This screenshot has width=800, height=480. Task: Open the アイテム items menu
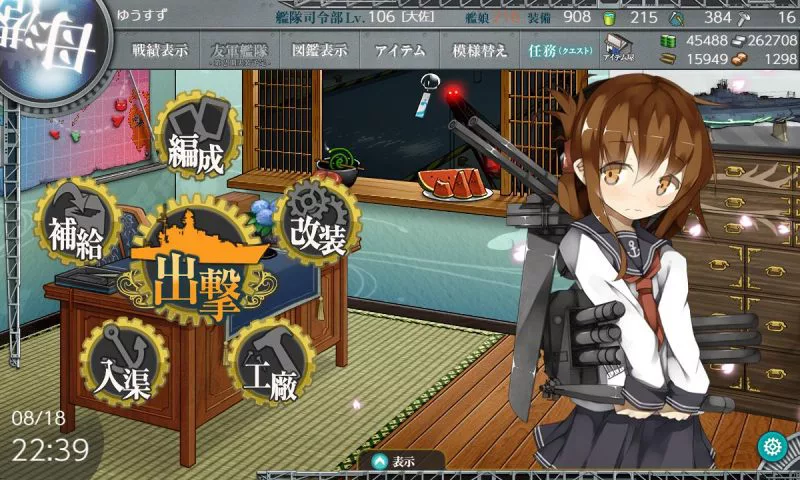[x=399, y=51]
